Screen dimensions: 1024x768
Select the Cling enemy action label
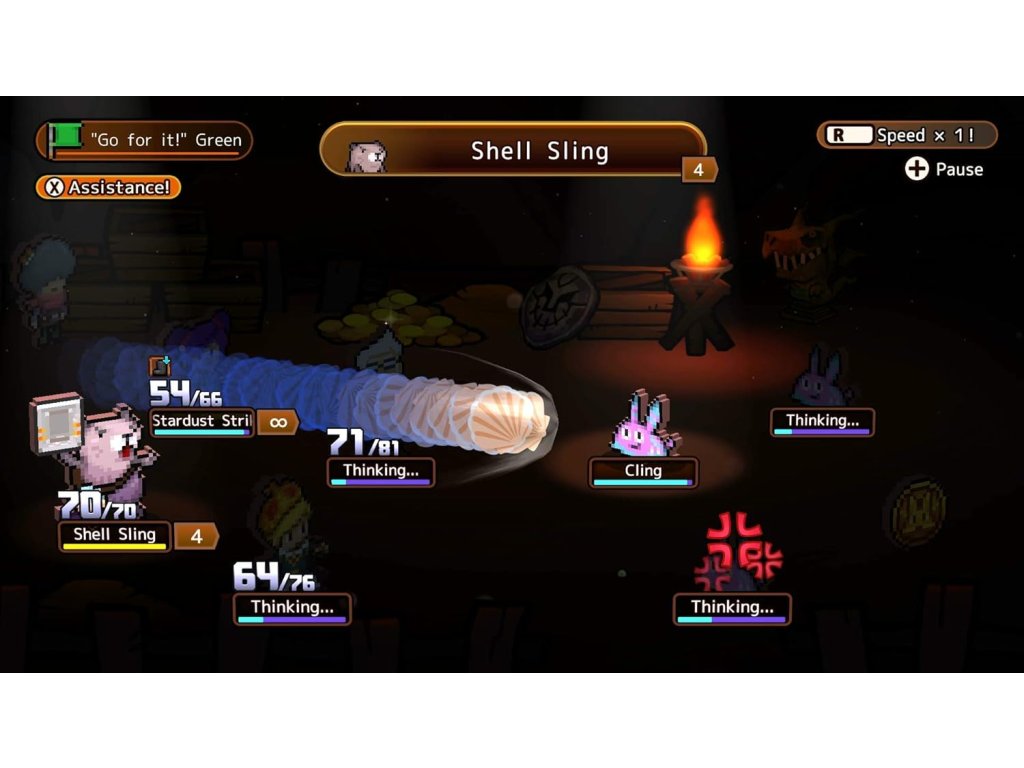[x=643, y=471]
